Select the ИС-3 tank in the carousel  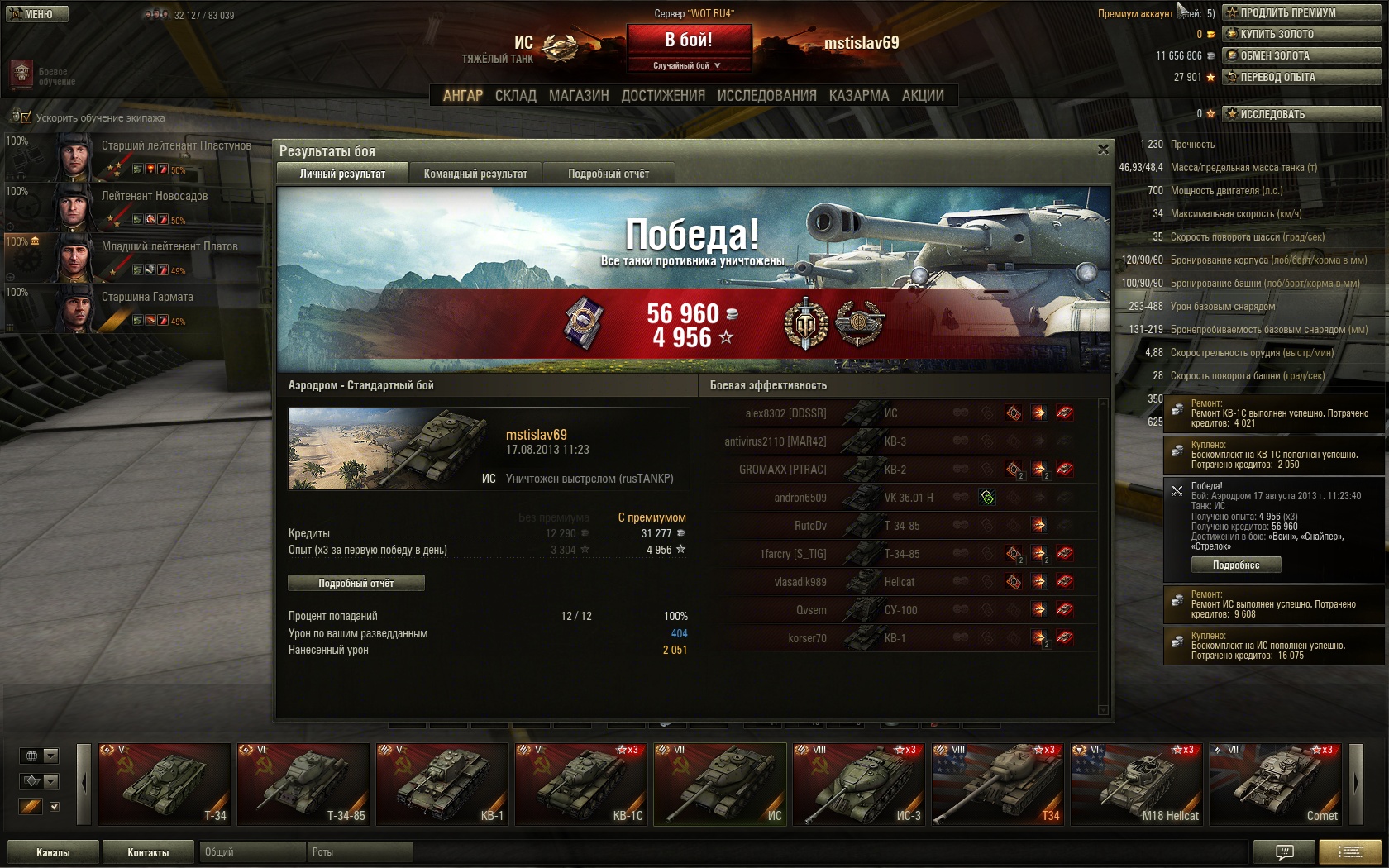(859, 784)
